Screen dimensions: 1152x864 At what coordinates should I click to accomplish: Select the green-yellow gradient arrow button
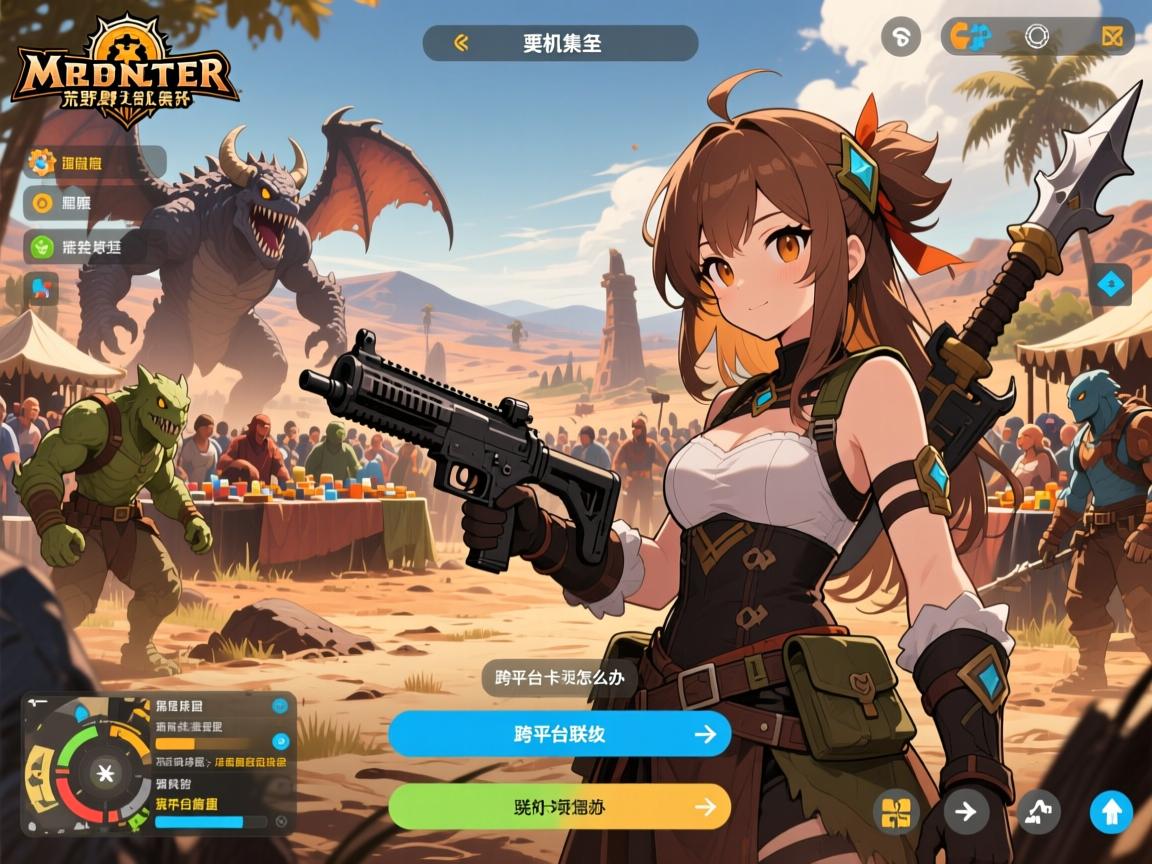point(559,806)
